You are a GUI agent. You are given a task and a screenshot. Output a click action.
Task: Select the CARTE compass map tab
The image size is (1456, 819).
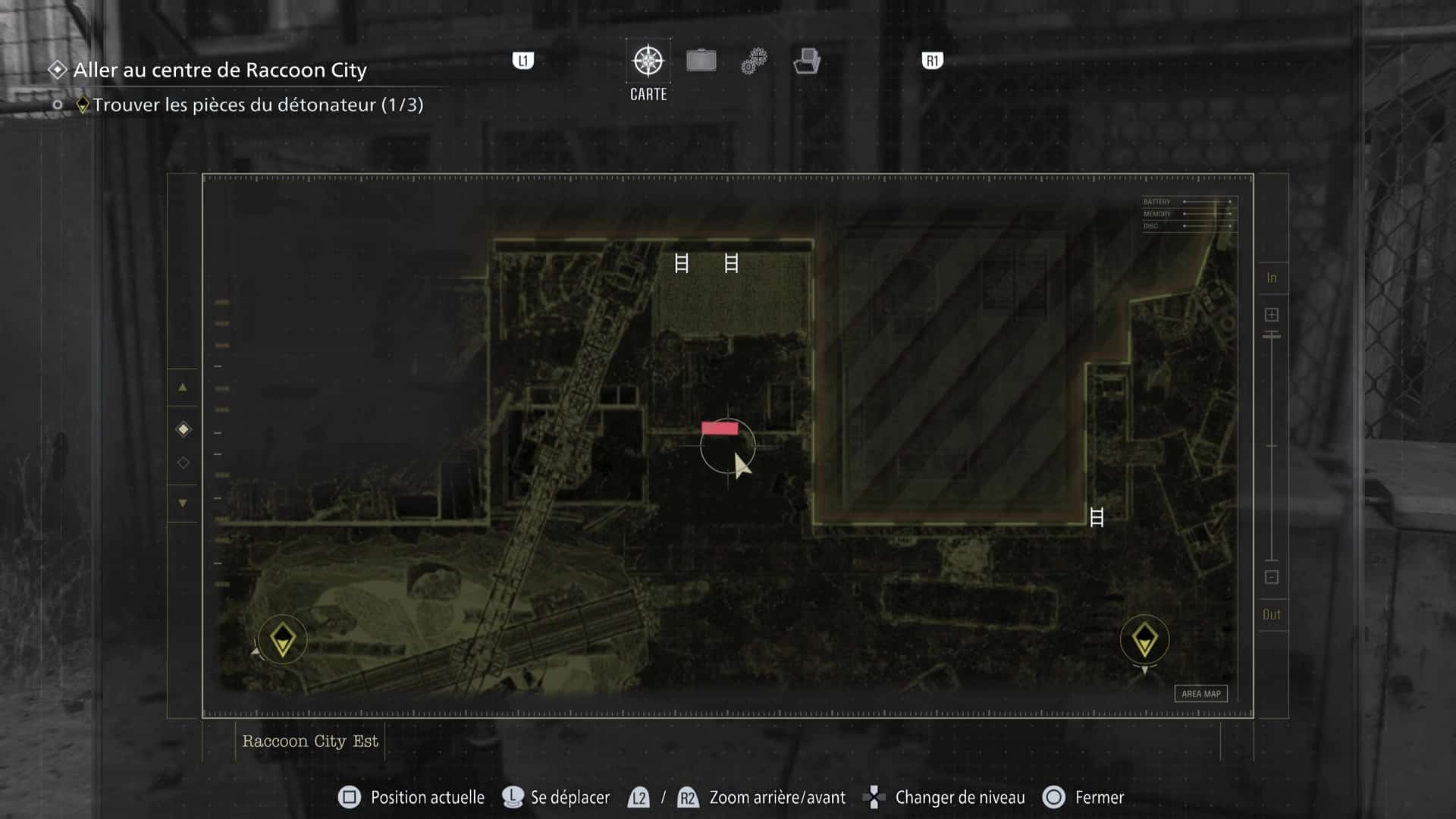click(x=647, y=61)
